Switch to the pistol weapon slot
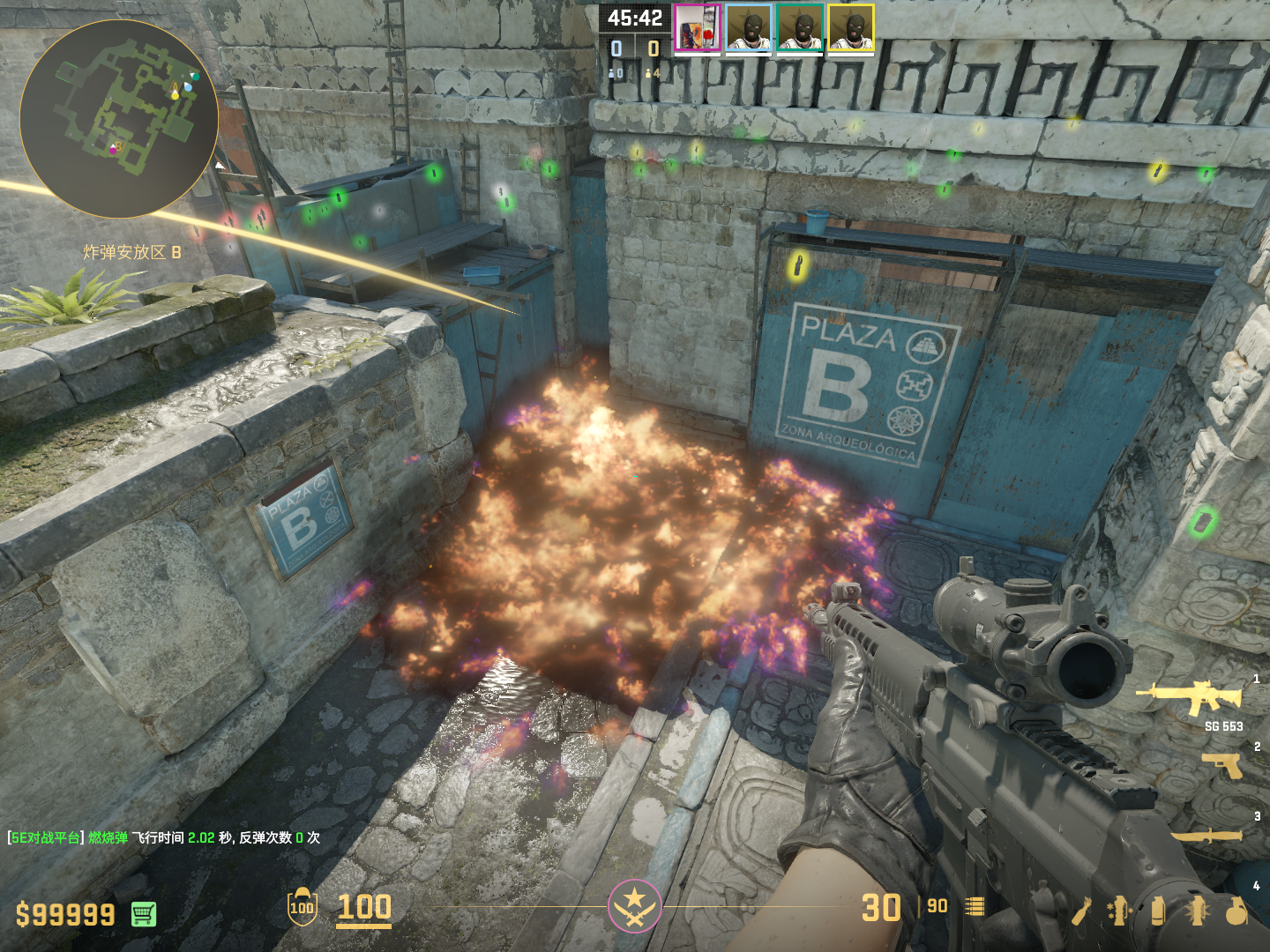Screen dimensions: 1270x952 click(x=1222, y=764)
